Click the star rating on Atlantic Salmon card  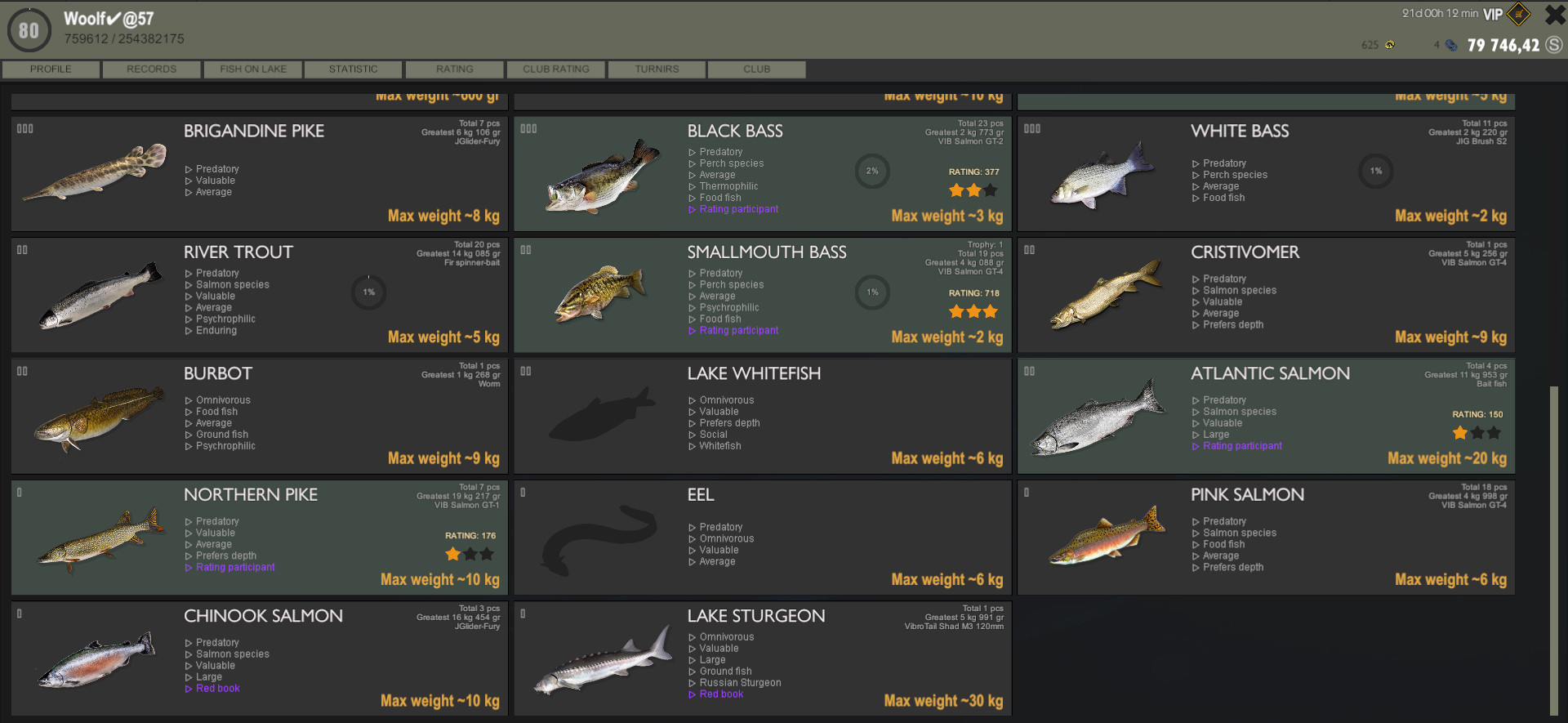[1477, 433]
